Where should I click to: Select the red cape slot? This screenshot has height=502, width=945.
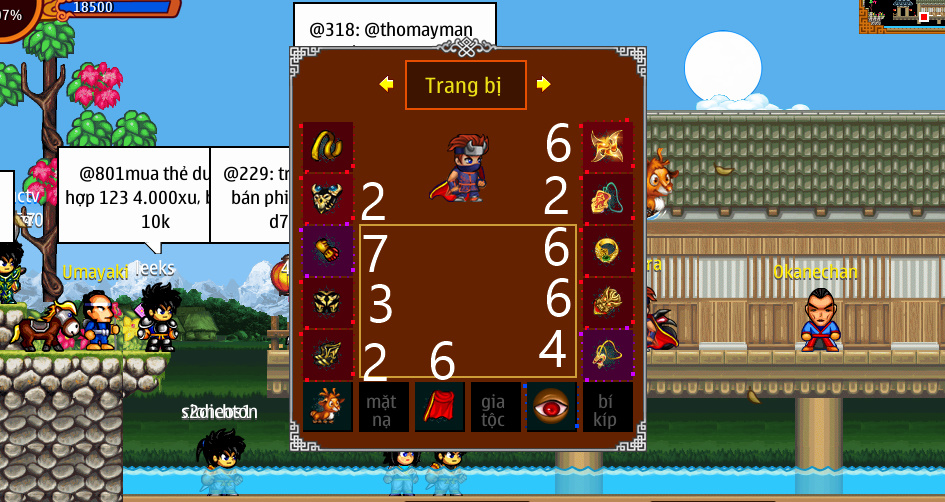(x=440, y=407)
